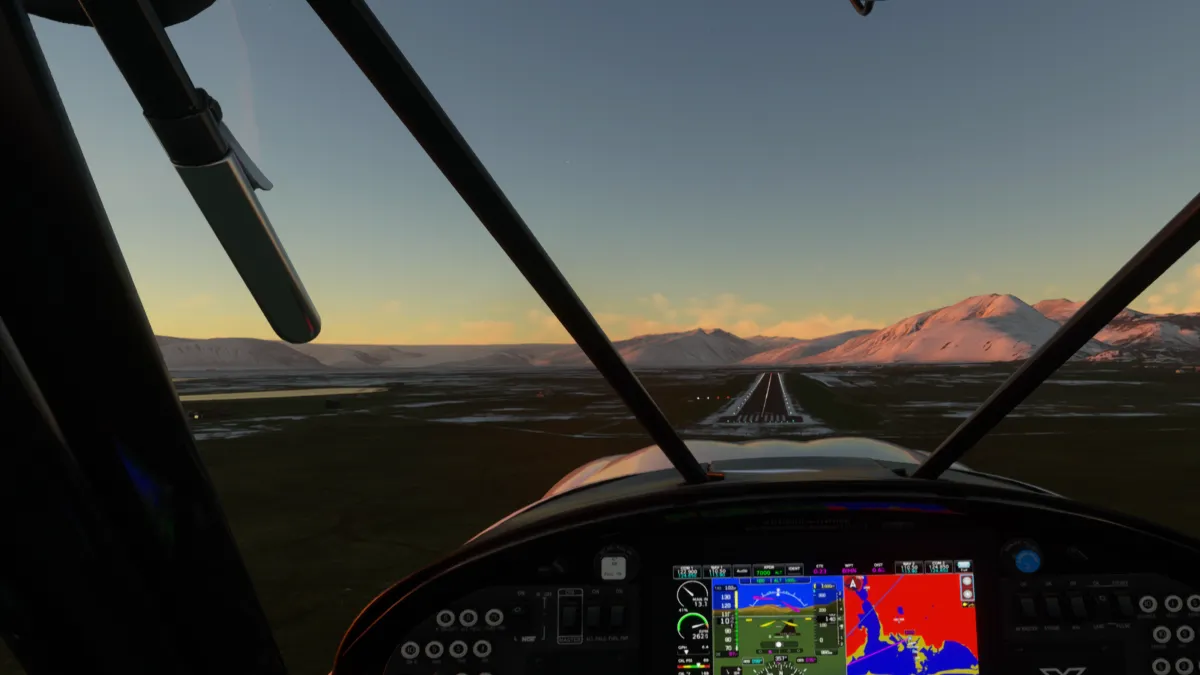Flip the ALT FIELD switch

pyautogui.click(x=593, y=617)
